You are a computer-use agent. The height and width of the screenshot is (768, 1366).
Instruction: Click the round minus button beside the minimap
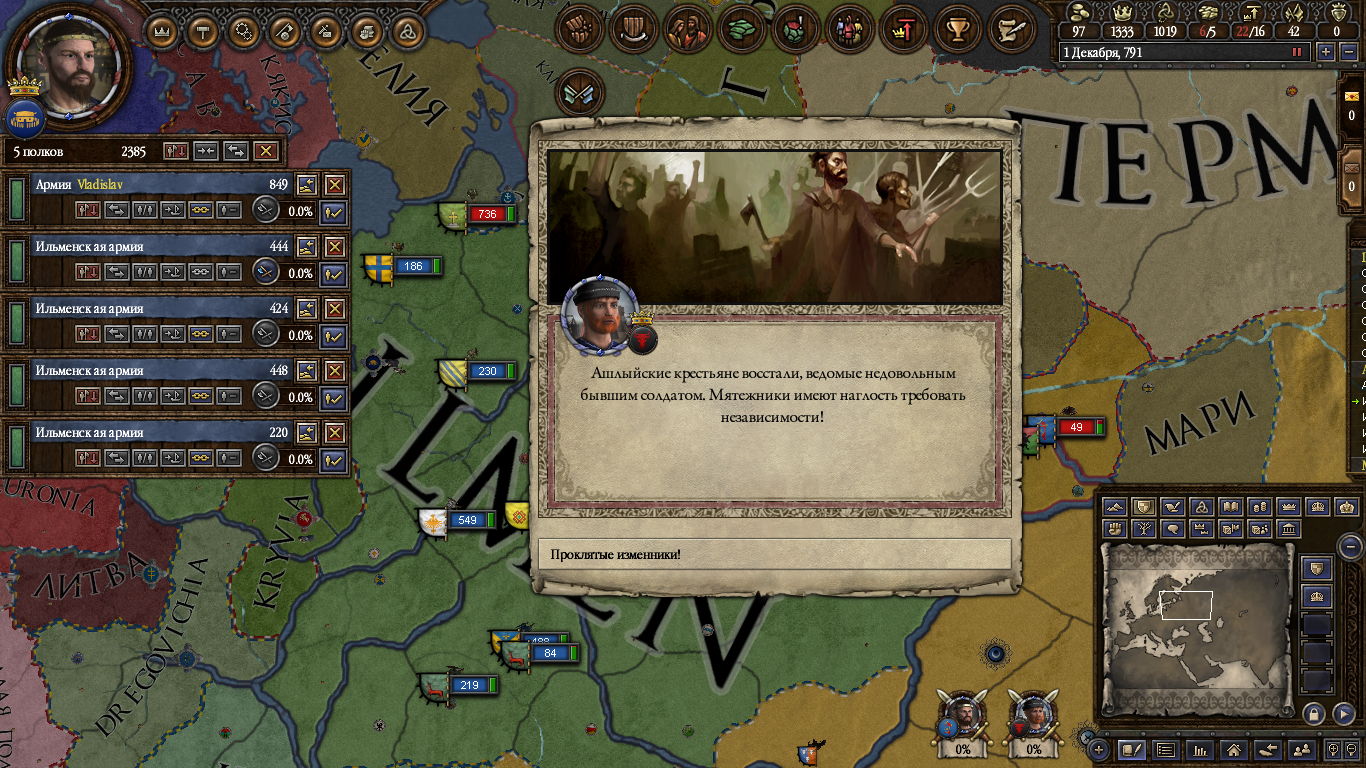[1350, 546]
